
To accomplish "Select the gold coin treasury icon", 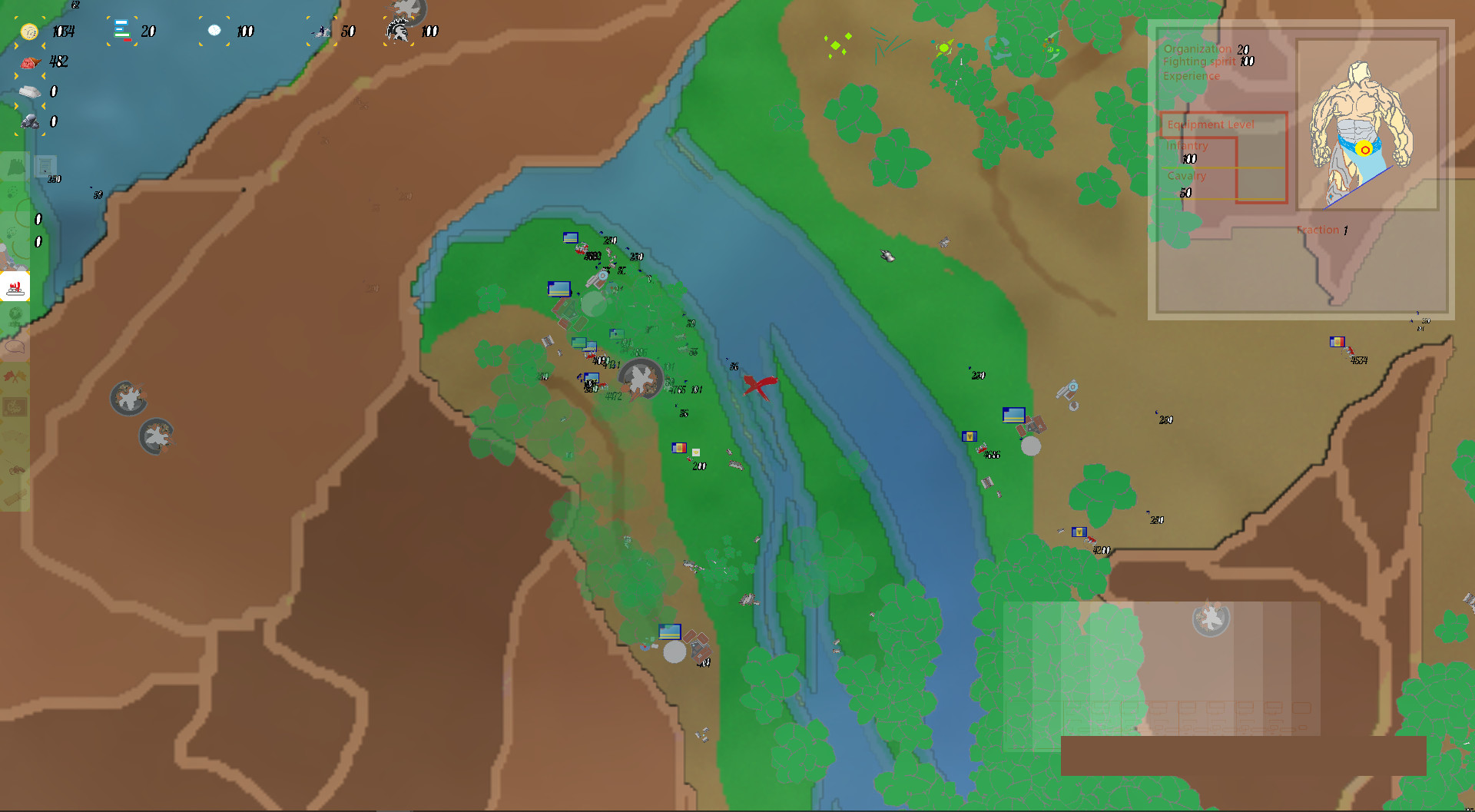I will click(29, 31).
